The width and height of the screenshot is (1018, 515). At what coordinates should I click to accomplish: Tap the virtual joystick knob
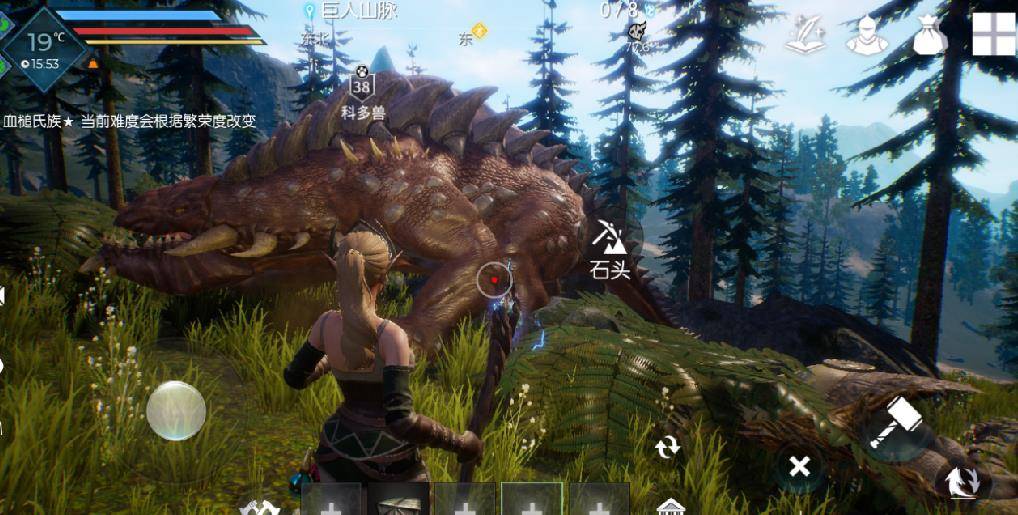(176, 410)
